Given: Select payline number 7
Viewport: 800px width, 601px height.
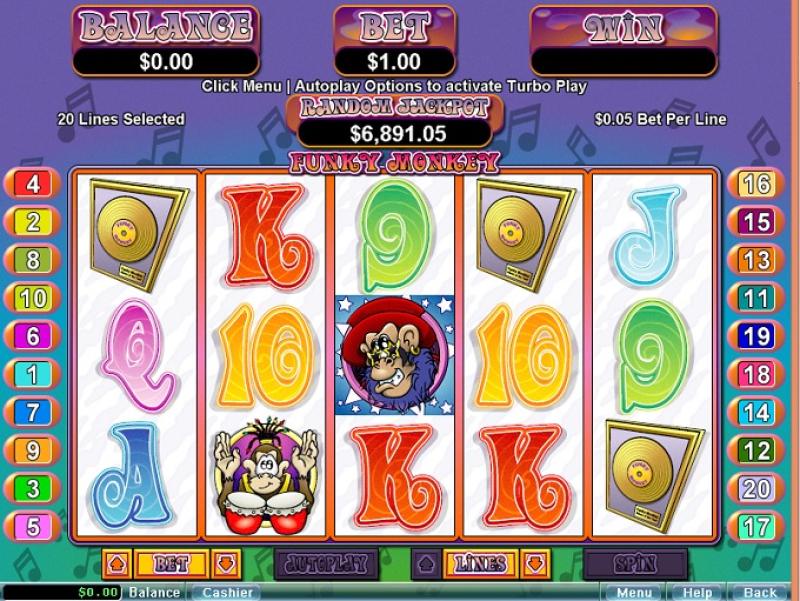Looking at the screenshot, I should (32, 412).
